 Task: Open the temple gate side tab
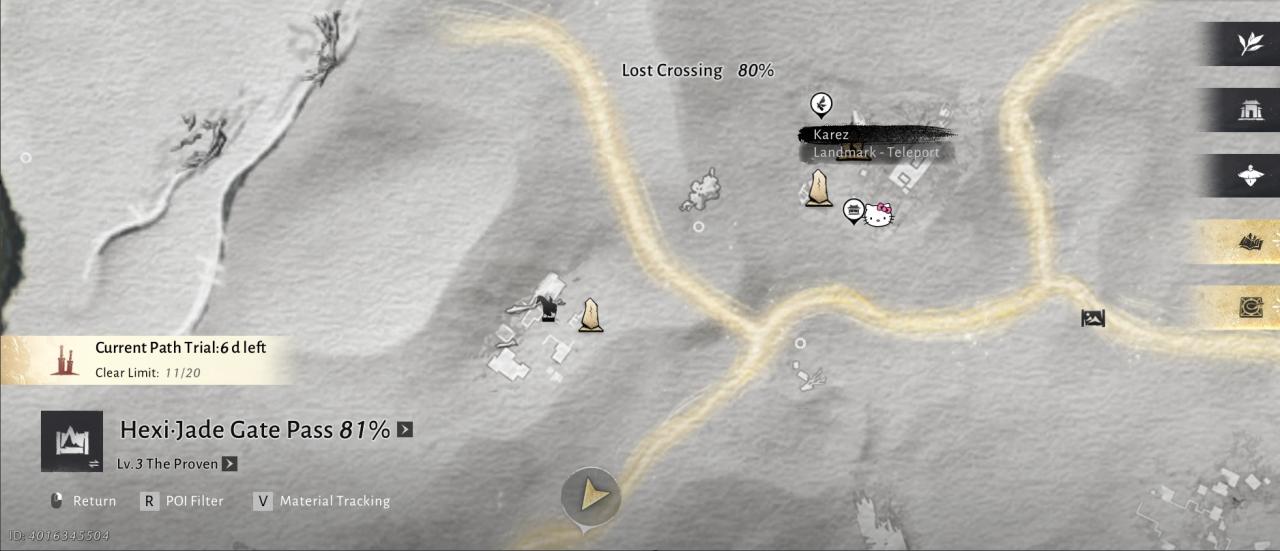click(x=1250, y=110)
